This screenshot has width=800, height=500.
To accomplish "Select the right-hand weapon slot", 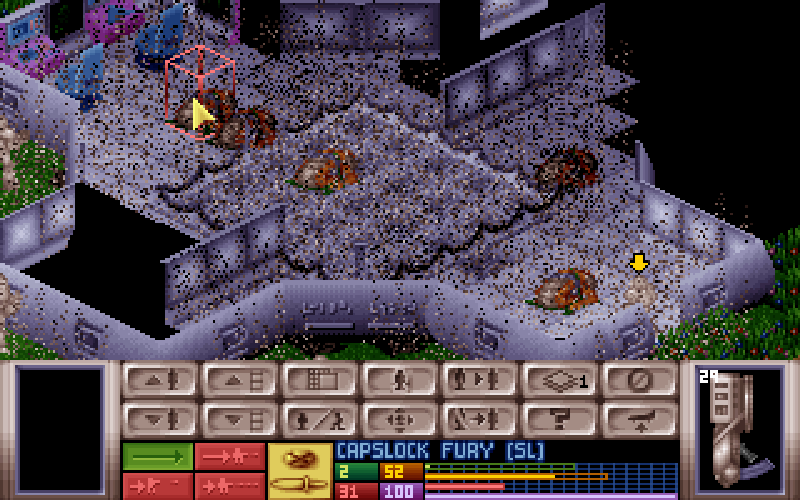I will coord(740,430).
